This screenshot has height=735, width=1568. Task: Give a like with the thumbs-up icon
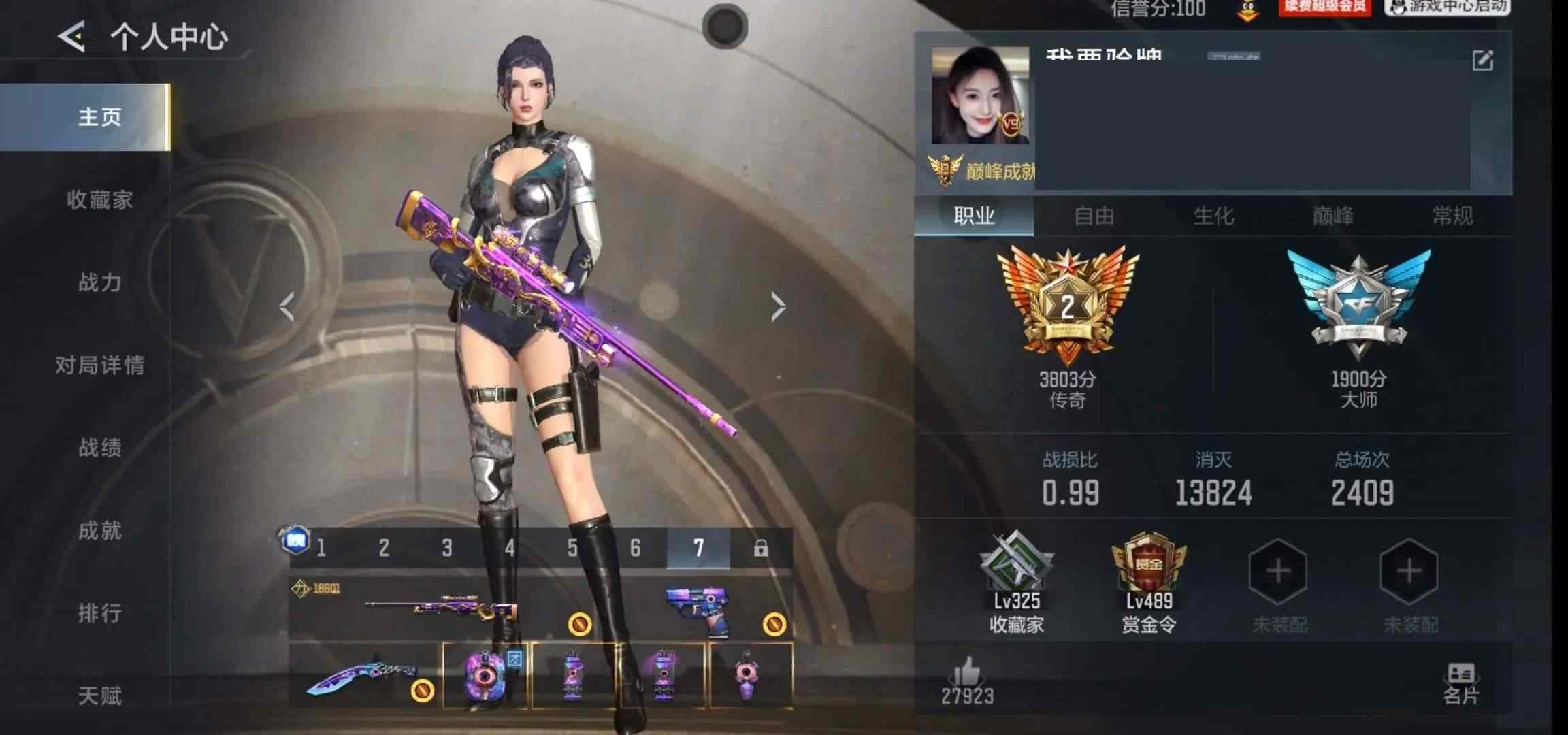tap(967, 674)
